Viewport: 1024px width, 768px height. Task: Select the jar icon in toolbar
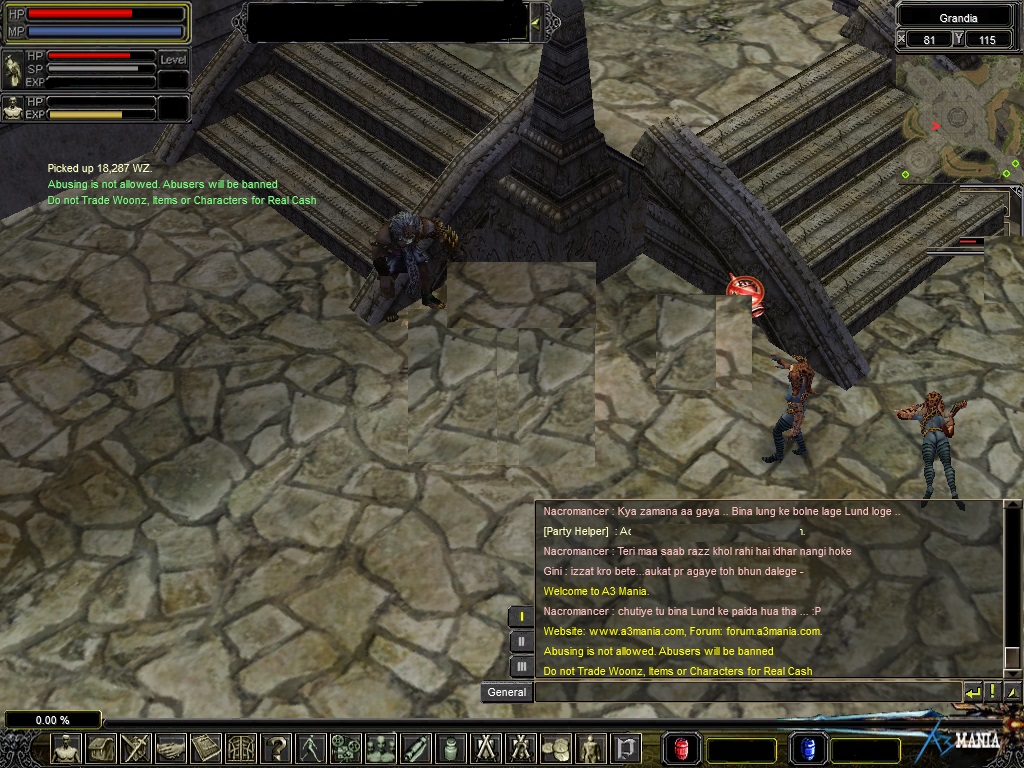[x=450, y=748]
